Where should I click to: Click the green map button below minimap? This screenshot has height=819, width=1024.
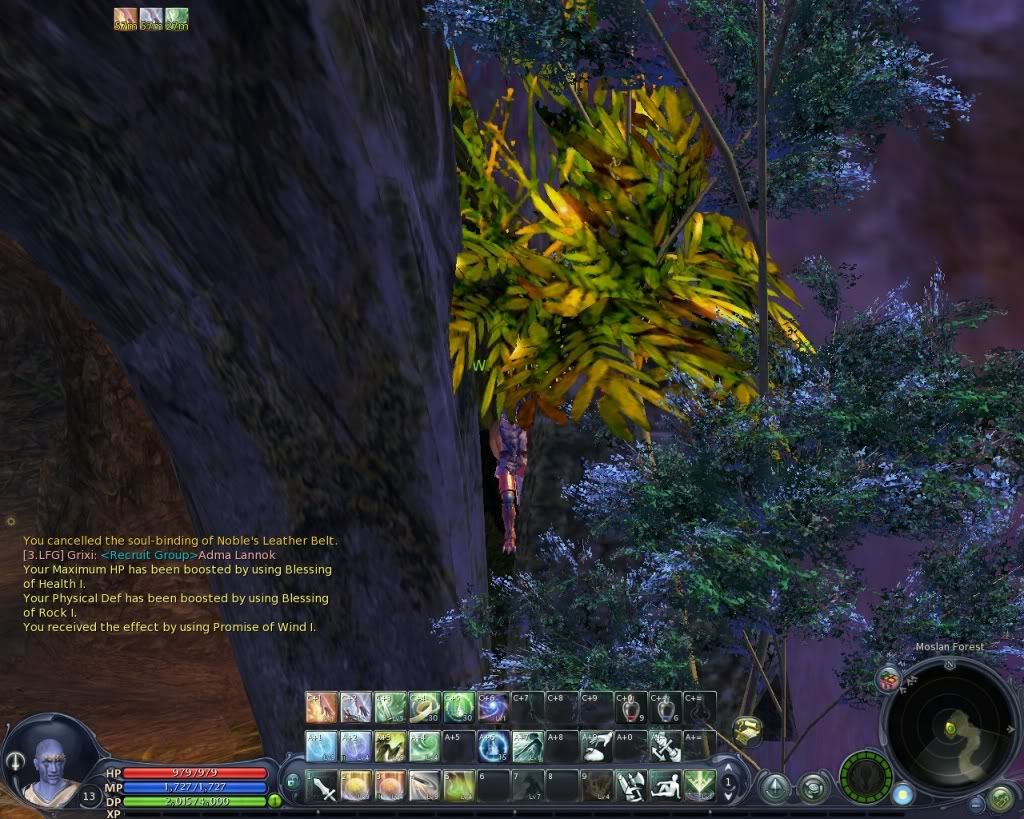point(1000,798)
